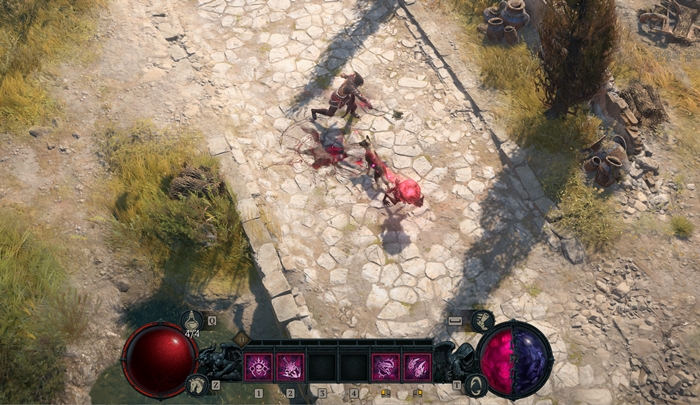
Task: Select the left mouse button skill icon
Action: click(x=385, y=367)
